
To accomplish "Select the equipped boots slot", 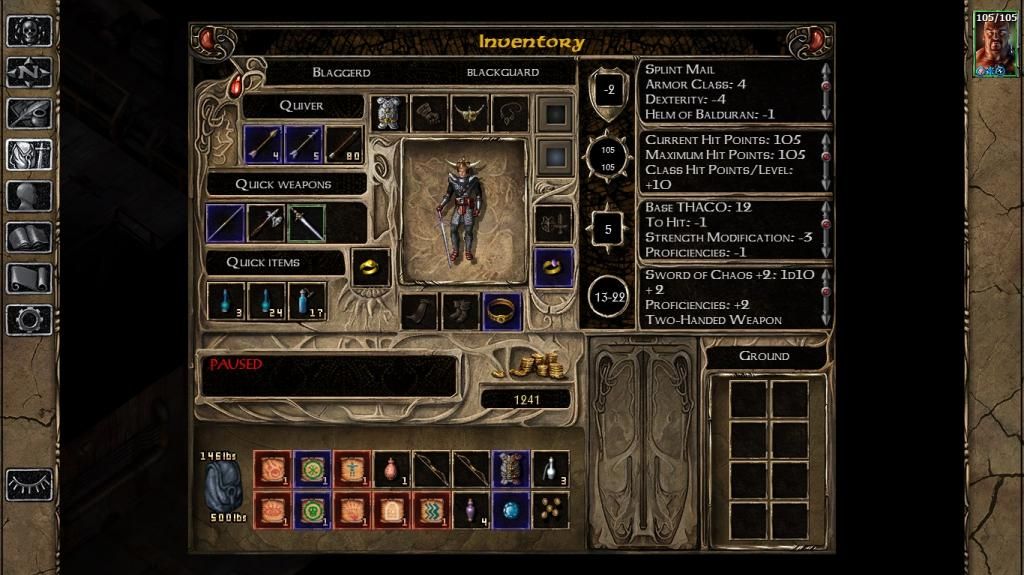I will (x=461, y=311).
